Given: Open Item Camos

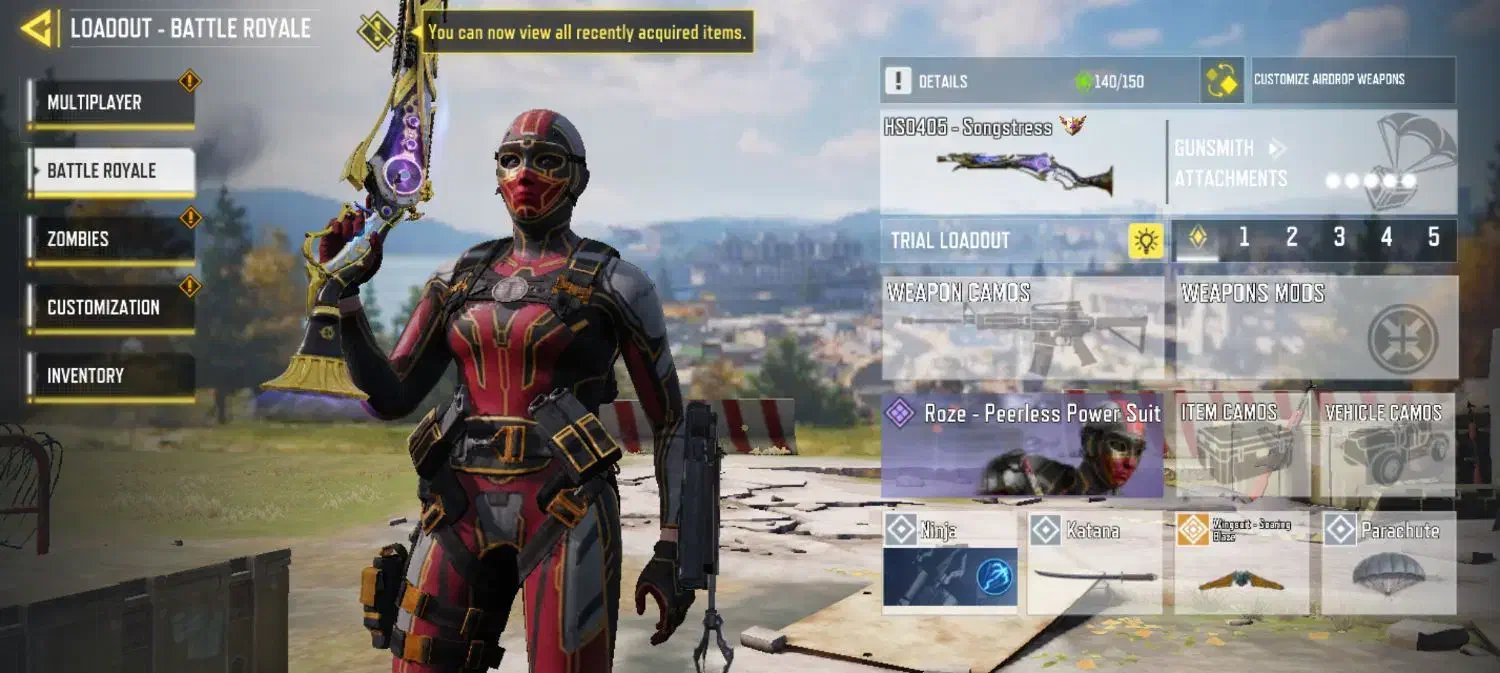Looking at the screenshot, I should point(1242,446).
